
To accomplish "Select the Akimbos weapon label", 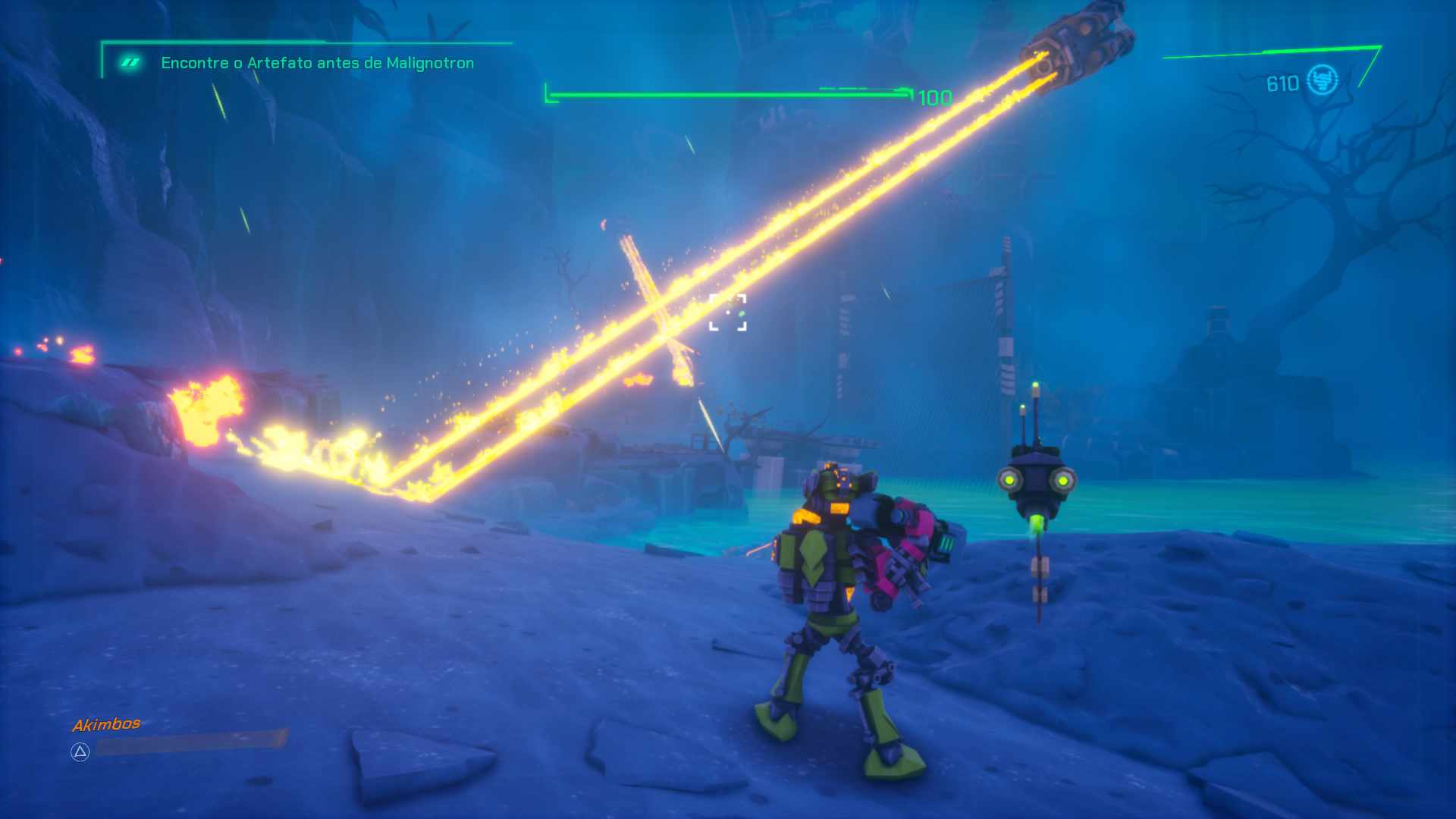I will (x=106, y=724).
